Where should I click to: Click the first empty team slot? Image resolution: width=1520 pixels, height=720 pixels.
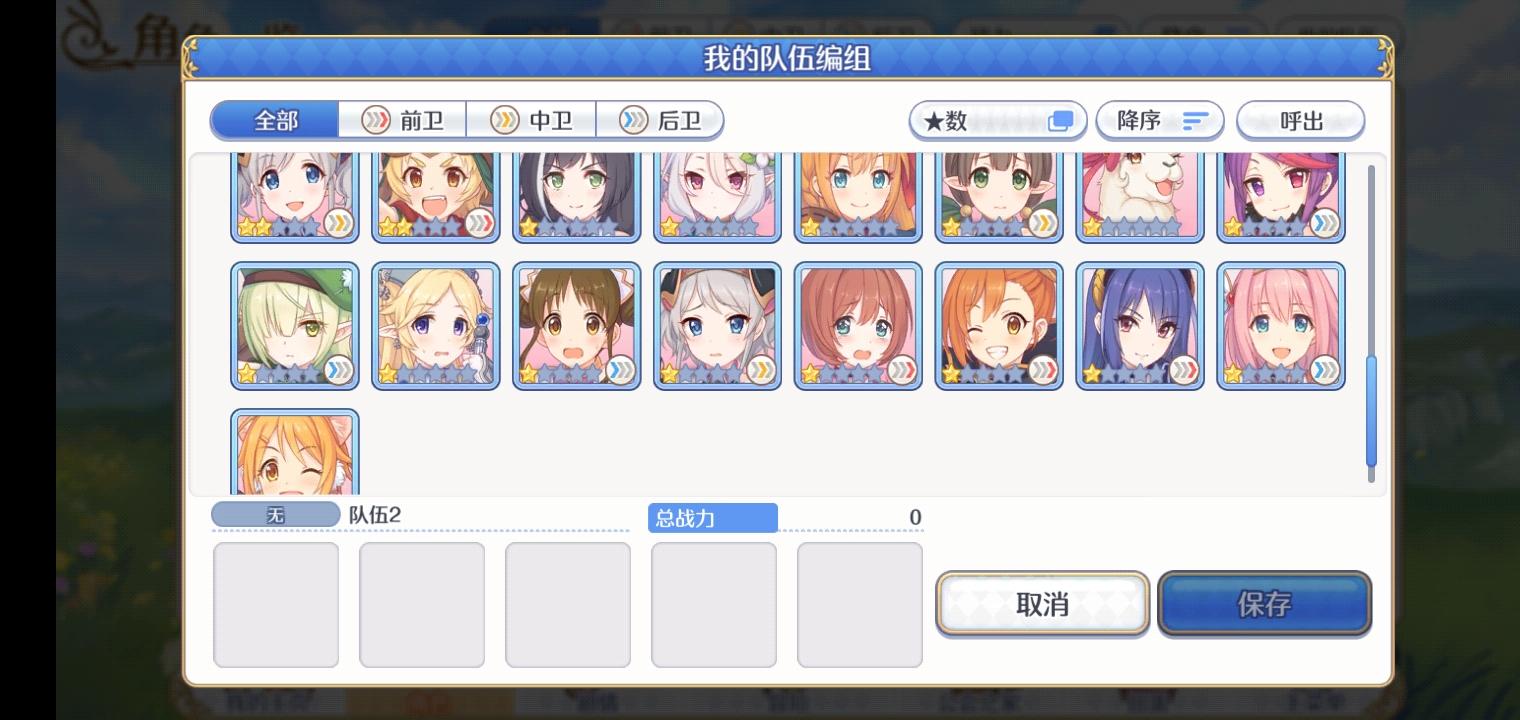[276, 604]
